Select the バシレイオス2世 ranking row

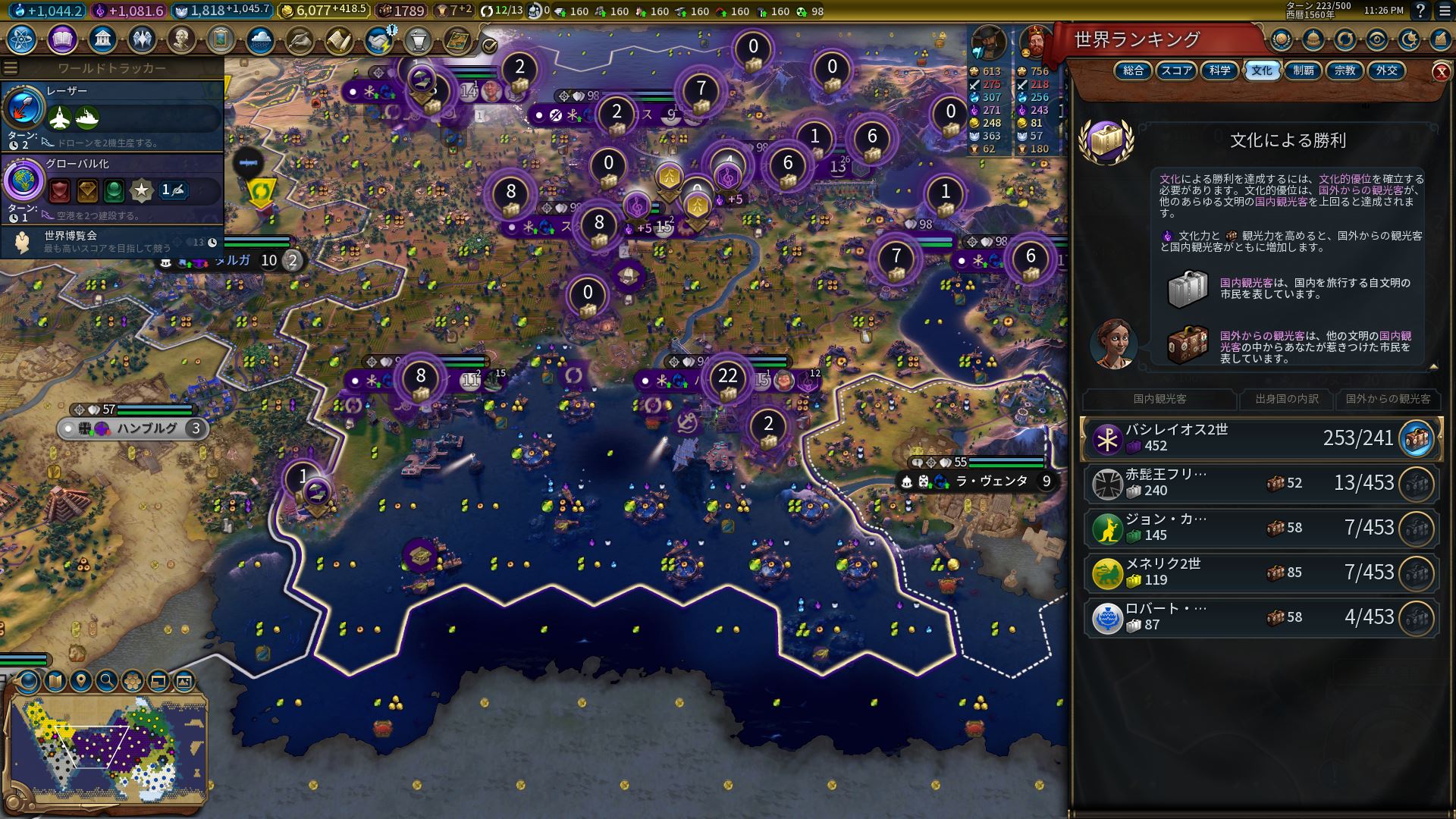pos(1261,438)
